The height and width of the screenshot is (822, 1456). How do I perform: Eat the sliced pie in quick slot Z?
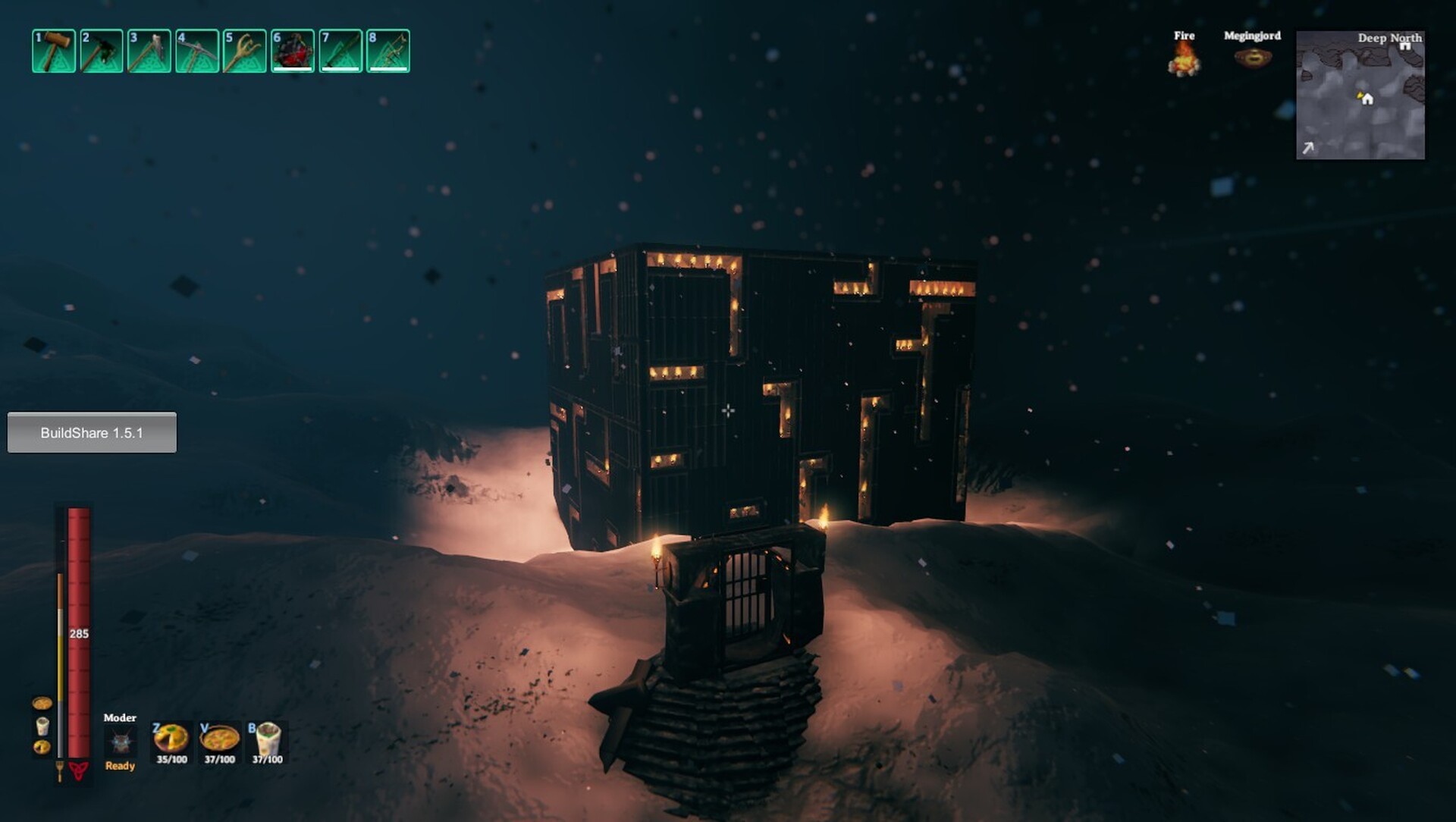click(x=171, y=738)
